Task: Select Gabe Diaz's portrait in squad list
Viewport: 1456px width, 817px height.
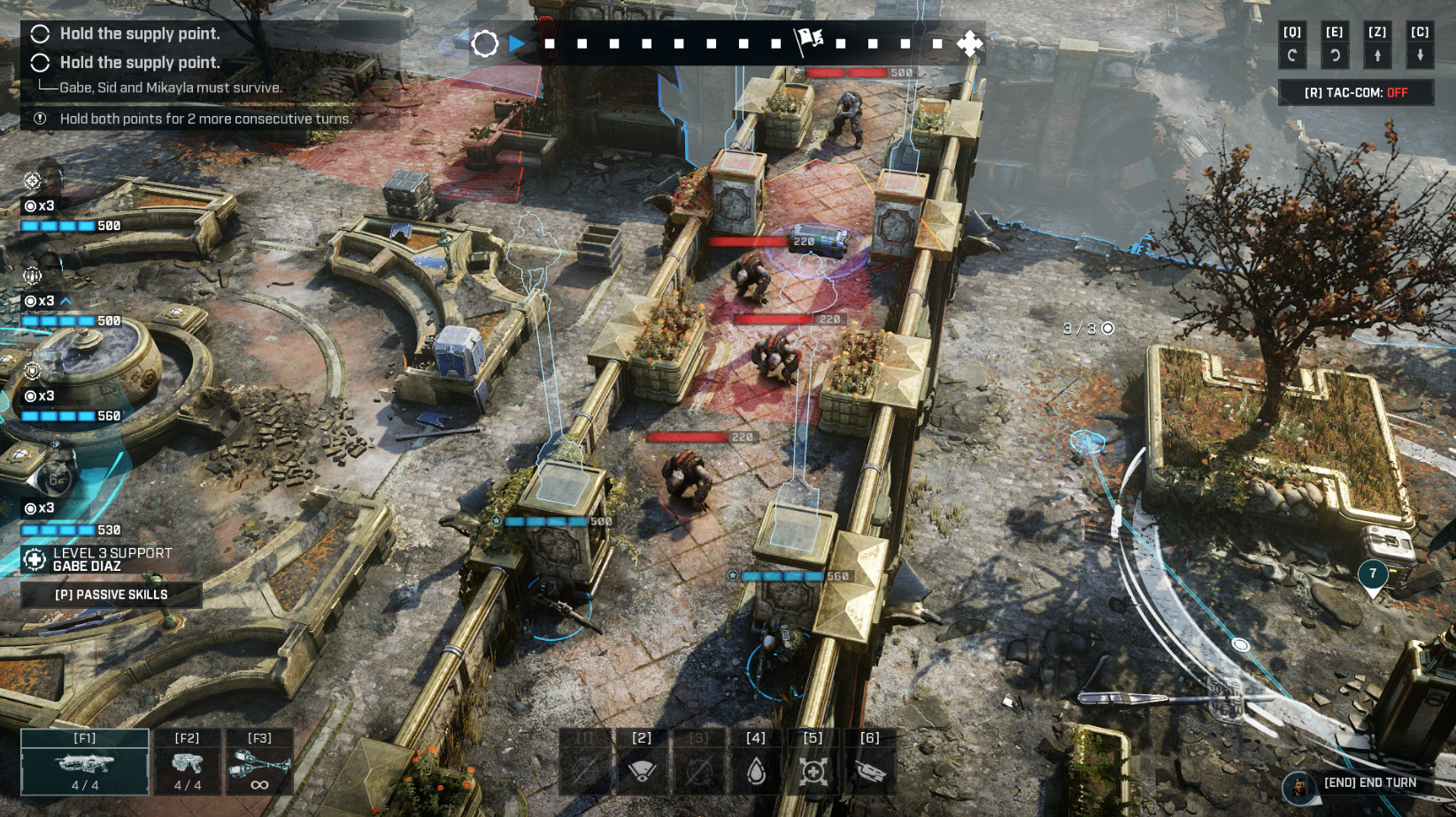Action: point(55,480)
